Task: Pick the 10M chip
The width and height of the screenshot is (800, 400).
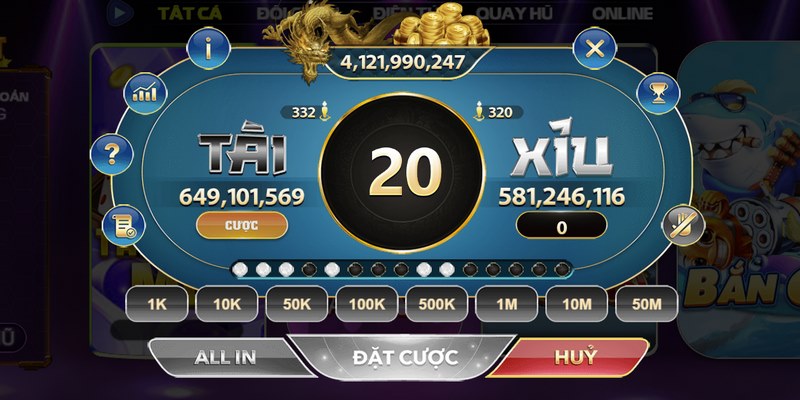Action: (576, 302)
